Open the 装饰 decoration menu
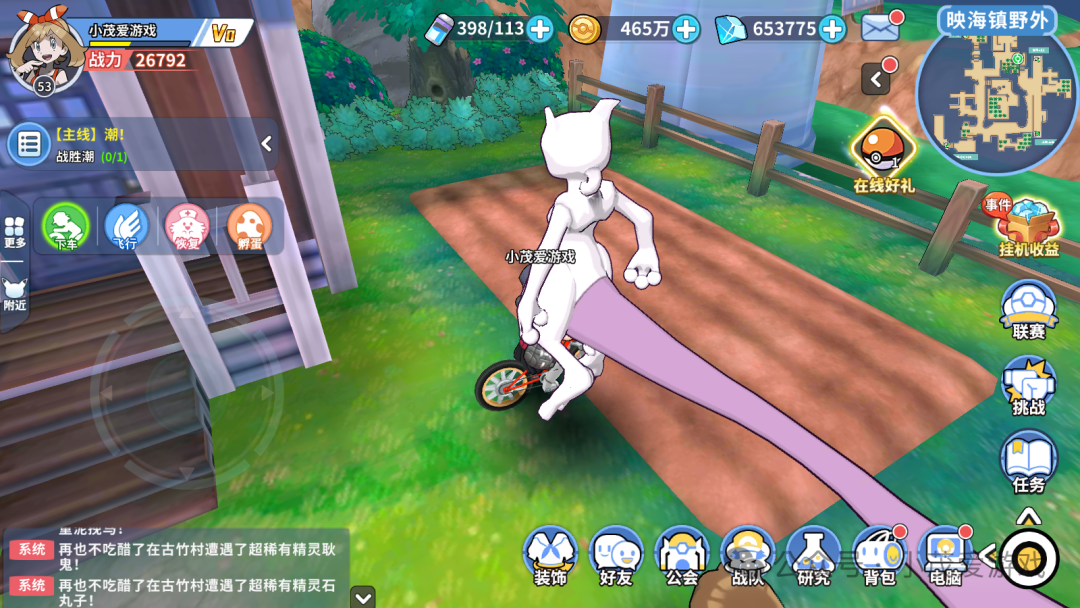 [550, 555]
